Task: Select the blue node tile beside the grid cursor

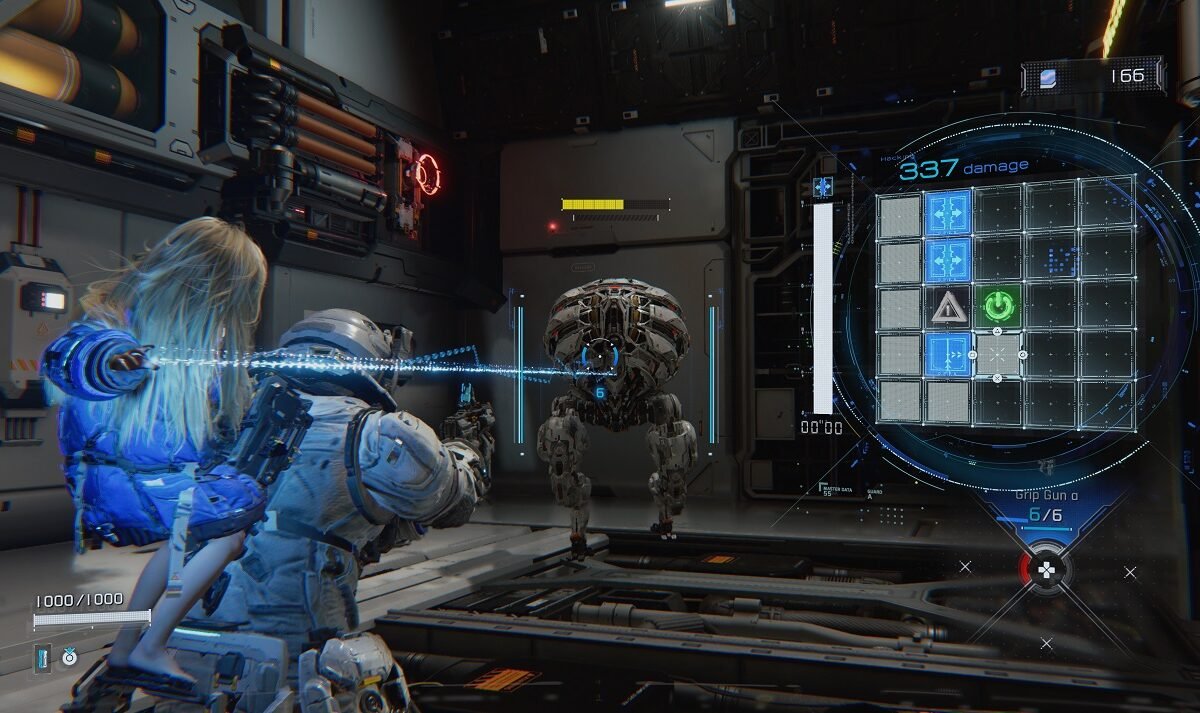Action: tap(948, 355)
